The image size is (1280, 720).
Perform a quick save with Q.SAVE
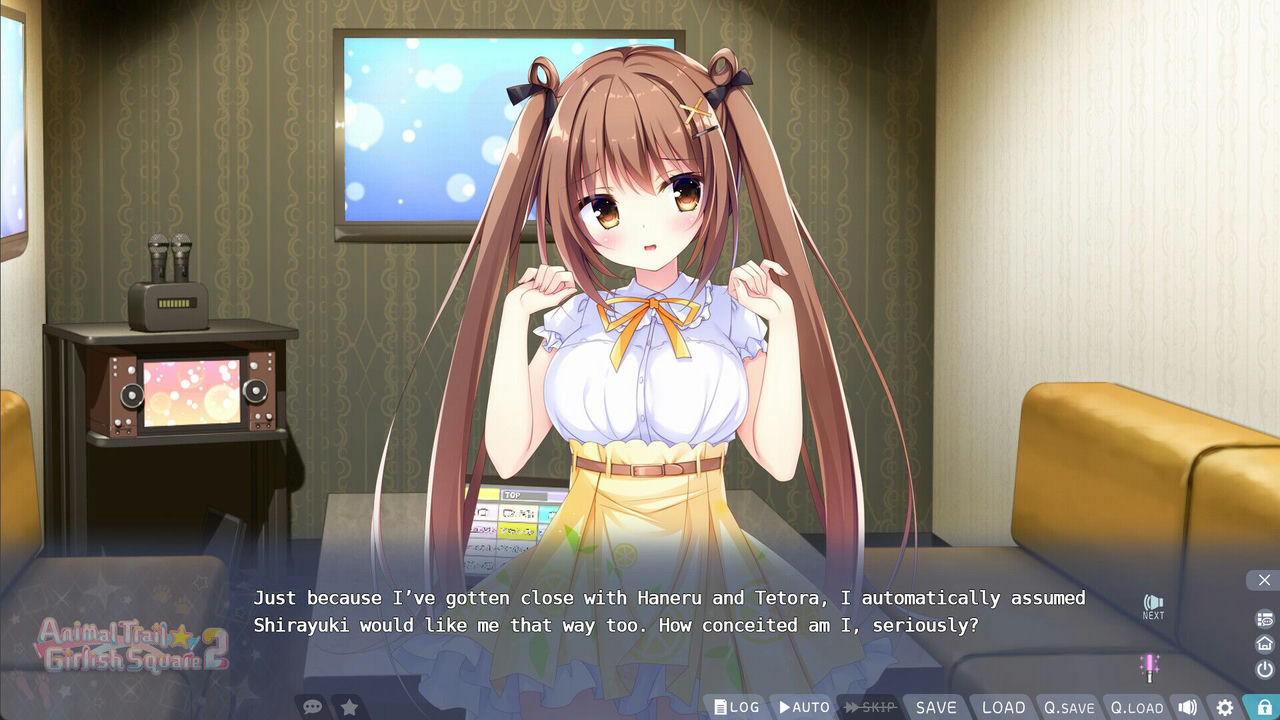click(1069, 706)
